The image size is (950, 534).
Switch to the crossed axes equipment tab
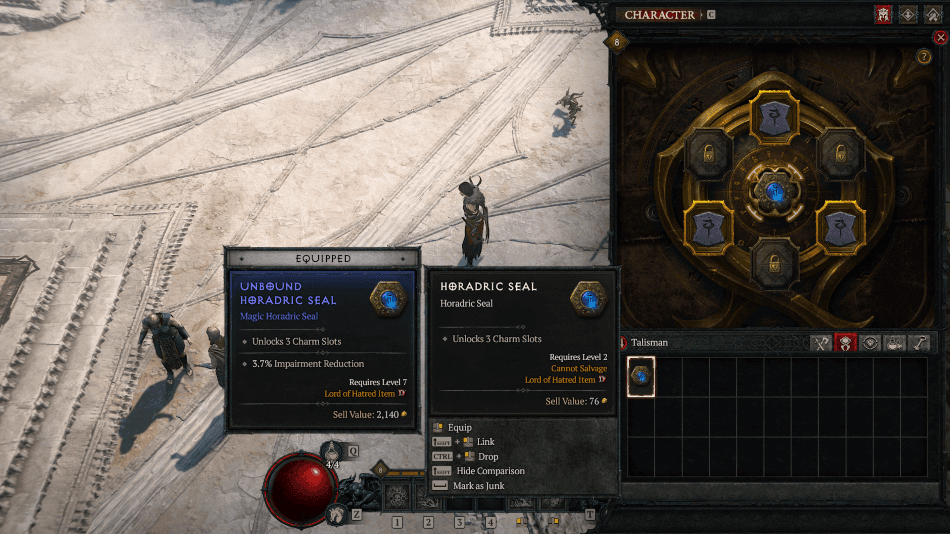pos(821,343)
